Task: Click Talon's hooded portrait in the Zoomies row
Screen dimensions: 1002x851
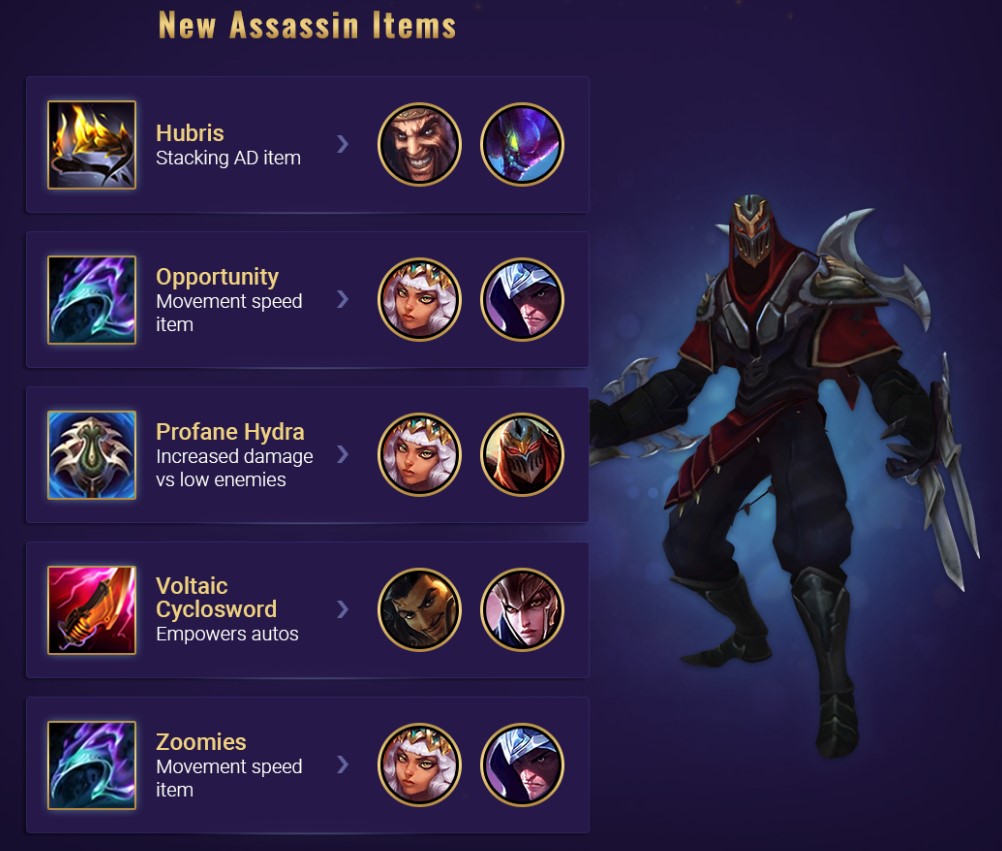Action: click(x=522, y=765)
